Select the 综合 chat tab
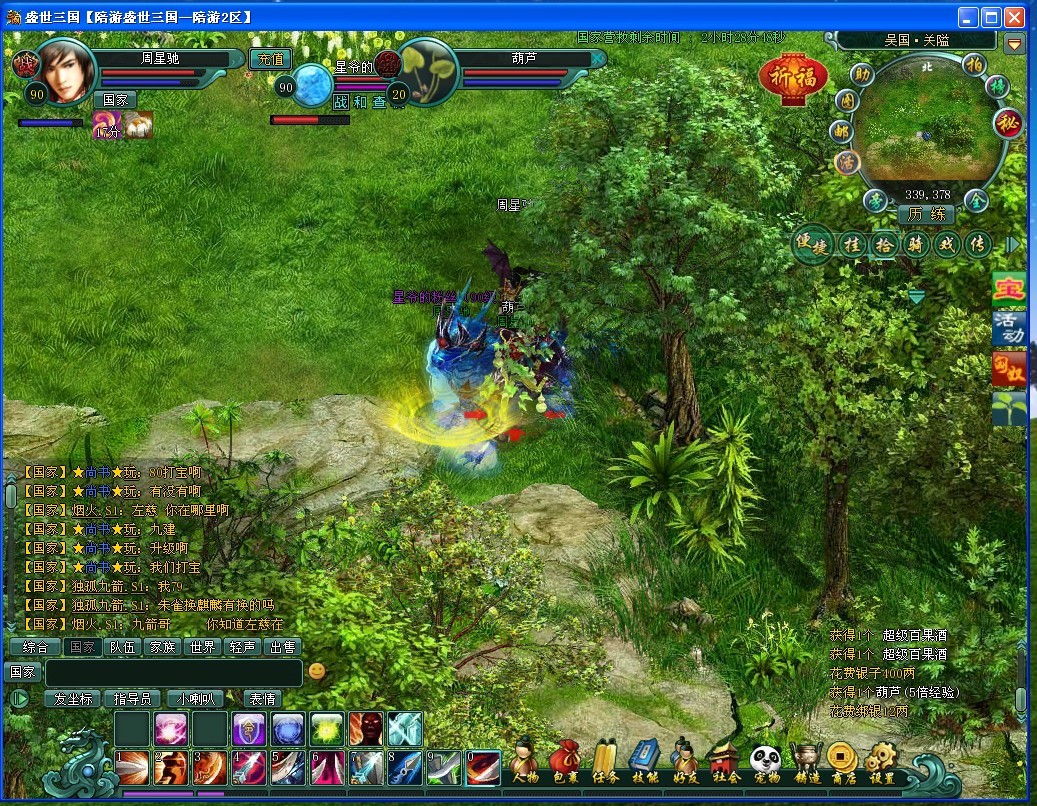The width and height of the screenshot is (1037, 806). pyautogui.click(x=35, y=647)
